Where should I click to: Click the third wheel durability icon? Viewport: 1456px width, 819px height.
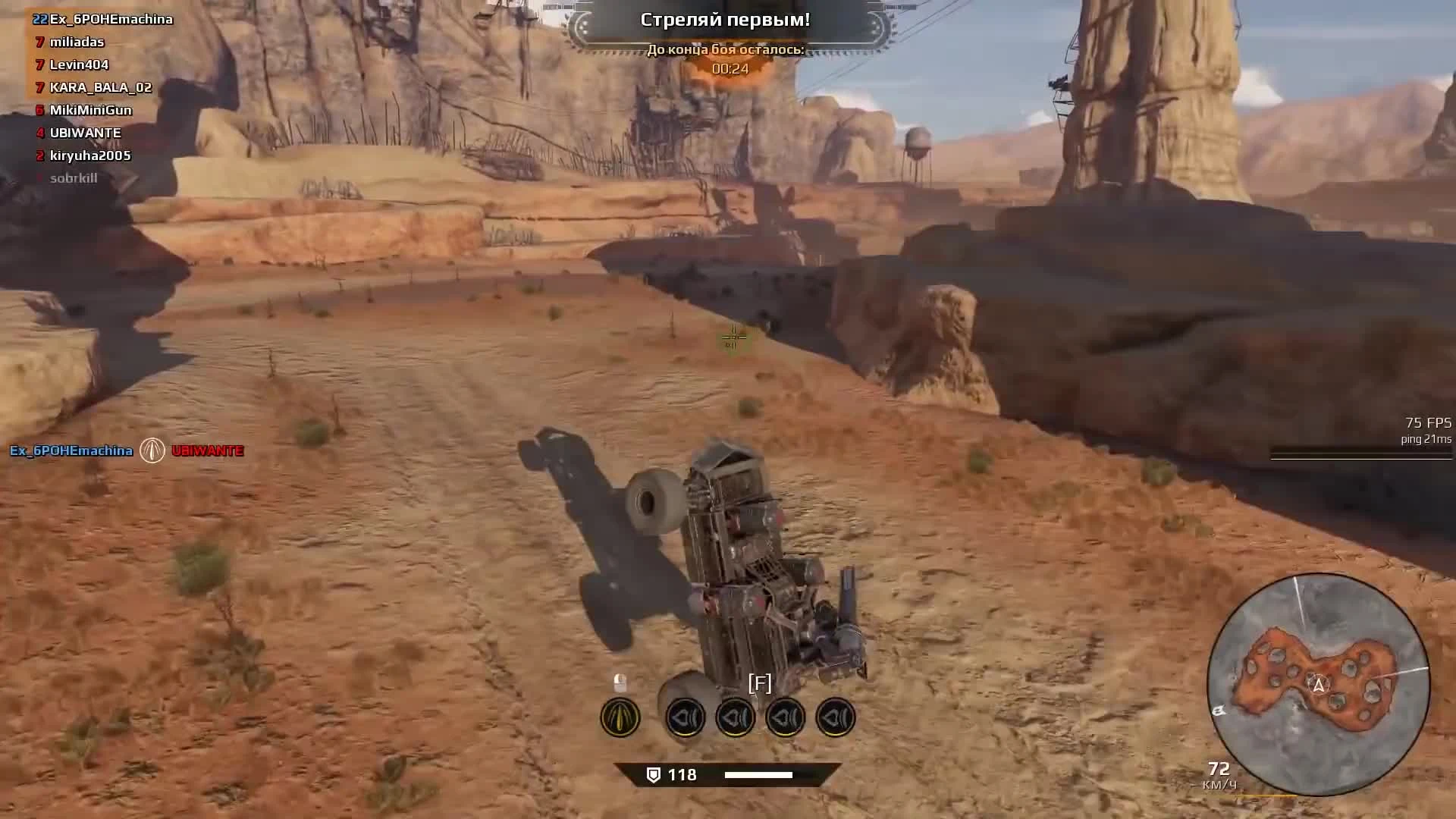coord(785,717)
